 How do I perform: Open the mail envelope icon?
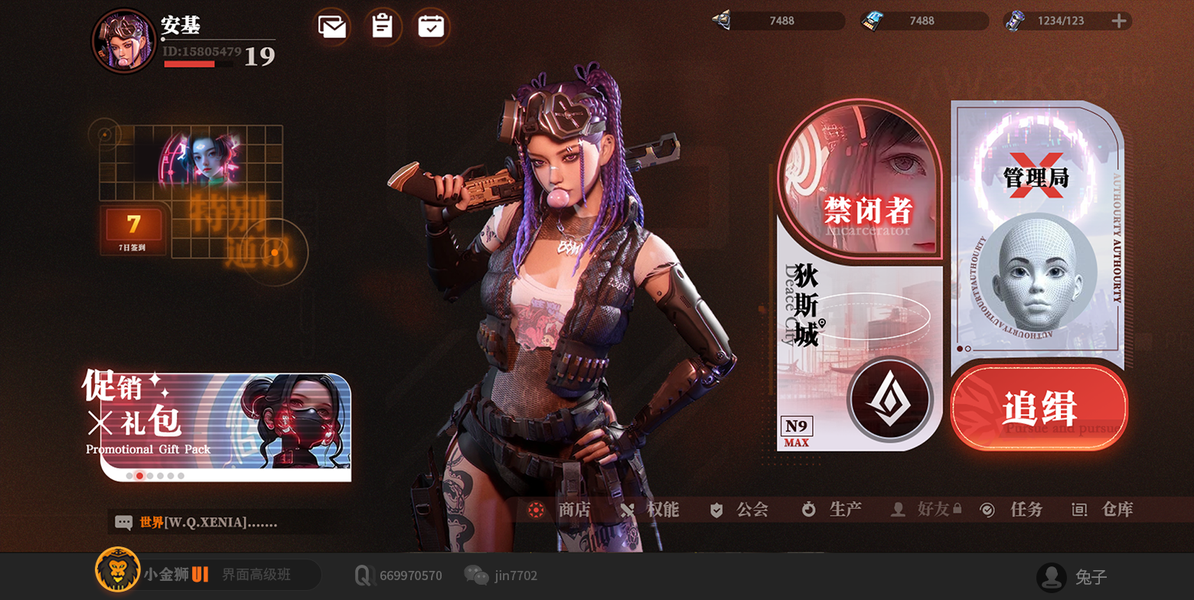[332, 26]
